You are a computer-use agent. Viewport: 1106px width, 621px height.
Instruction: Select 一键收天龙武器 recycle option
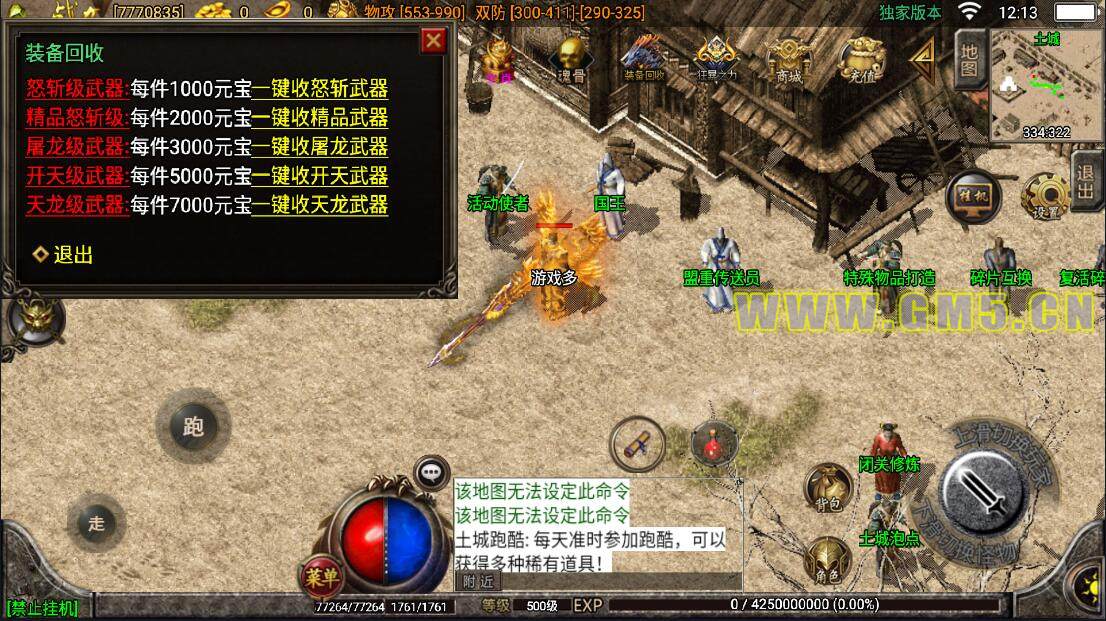coord(319,206)
